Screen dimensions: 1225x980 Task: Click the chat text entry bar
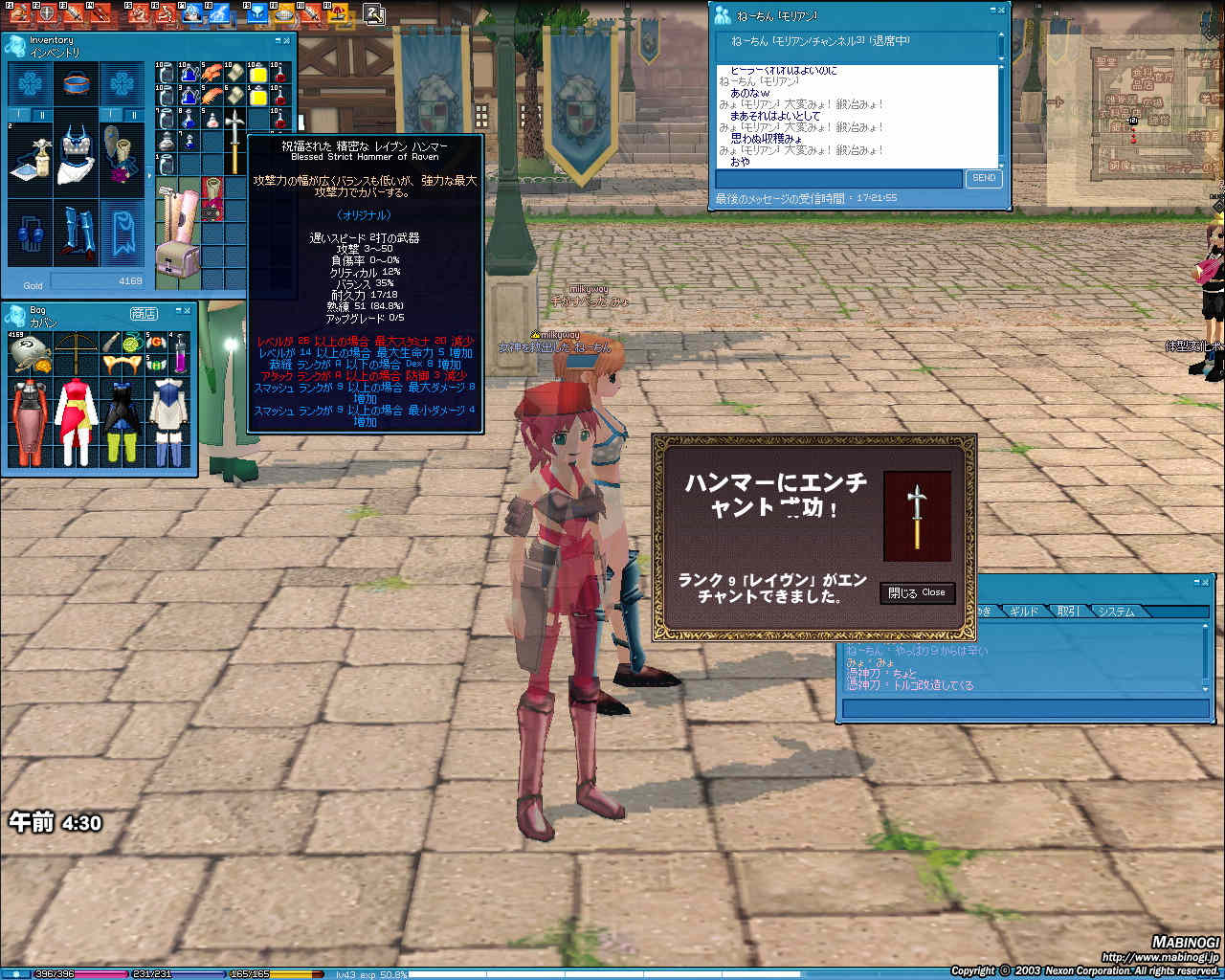click(1024, 709)
